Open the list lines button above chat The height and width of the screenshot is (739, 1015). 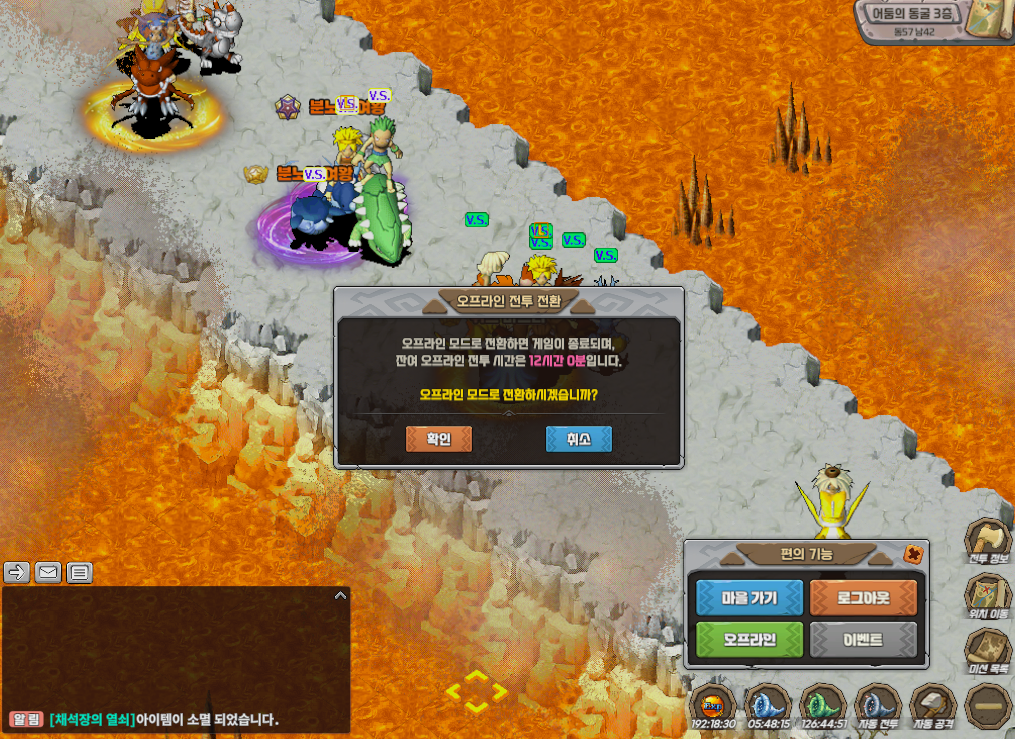point(80,572)
